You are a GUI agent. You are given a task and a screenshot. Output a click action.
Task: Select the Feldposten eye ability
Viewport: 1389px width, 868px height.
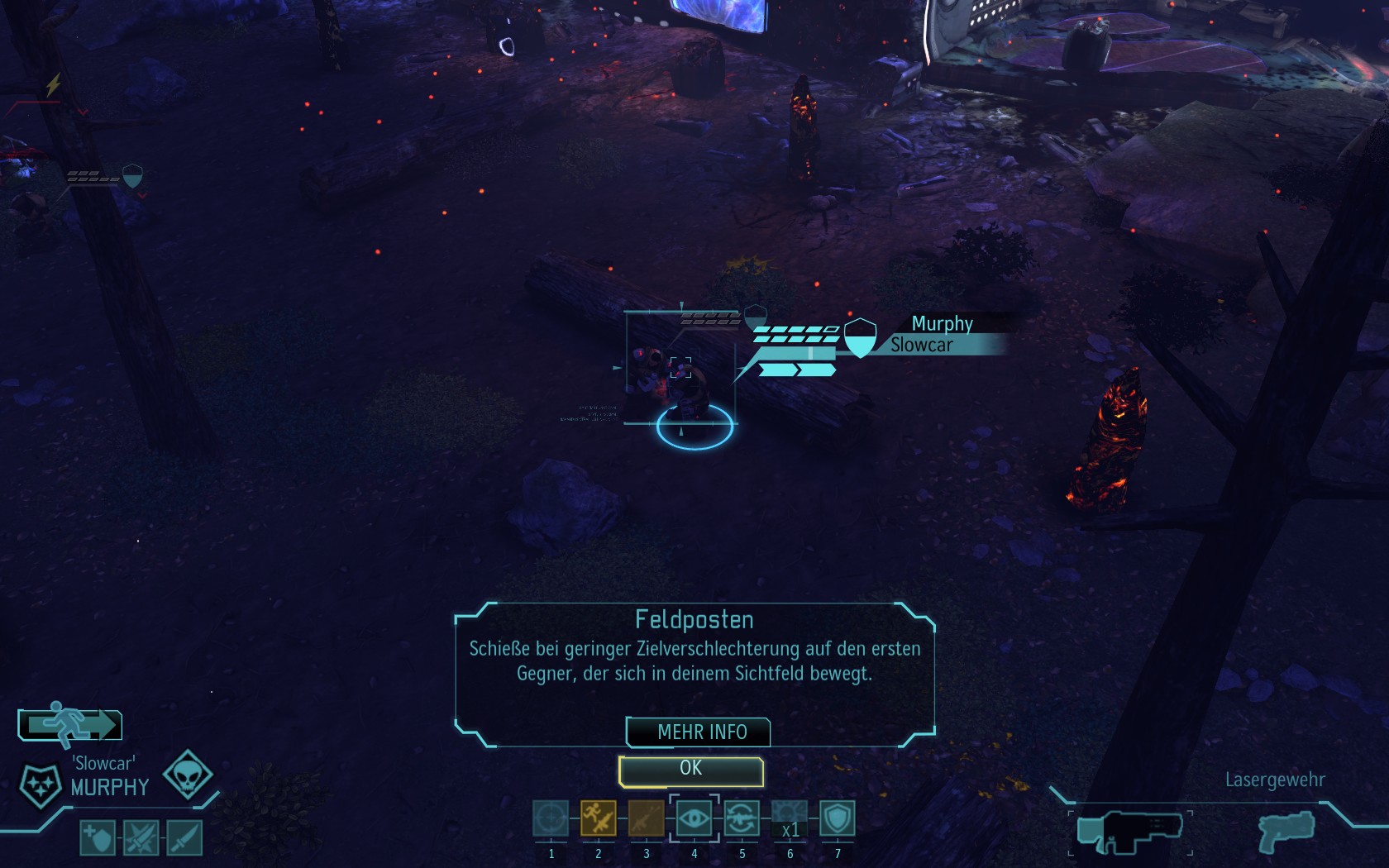(694, 819)
